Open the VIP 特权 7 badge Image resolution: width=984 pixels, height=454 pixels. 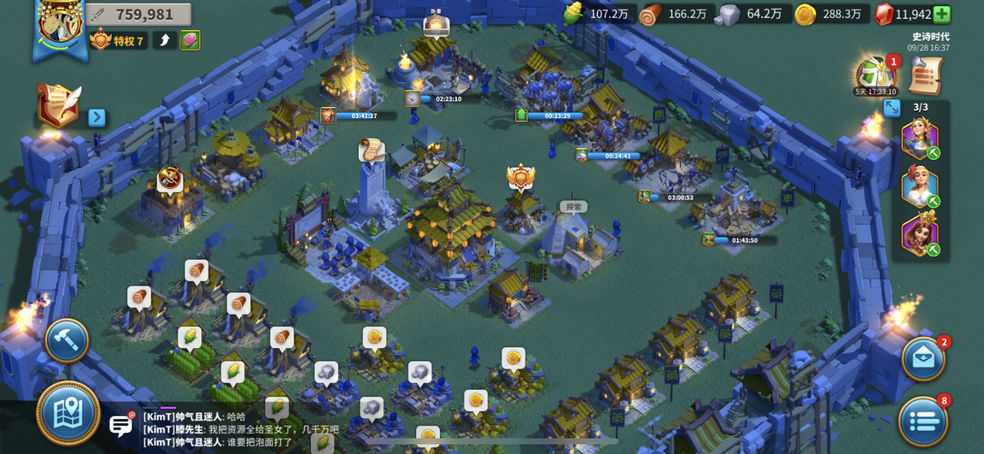118,41
